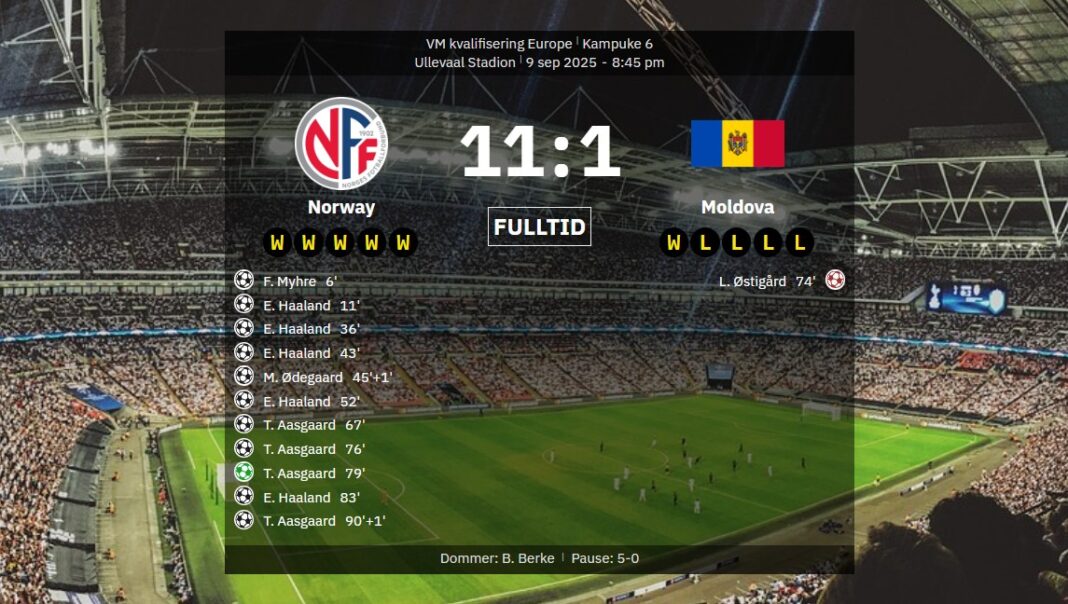Click Moldova's only W form badge
Image resolution: width=1068 pixels, height=604 pixels.
(675, 242)
